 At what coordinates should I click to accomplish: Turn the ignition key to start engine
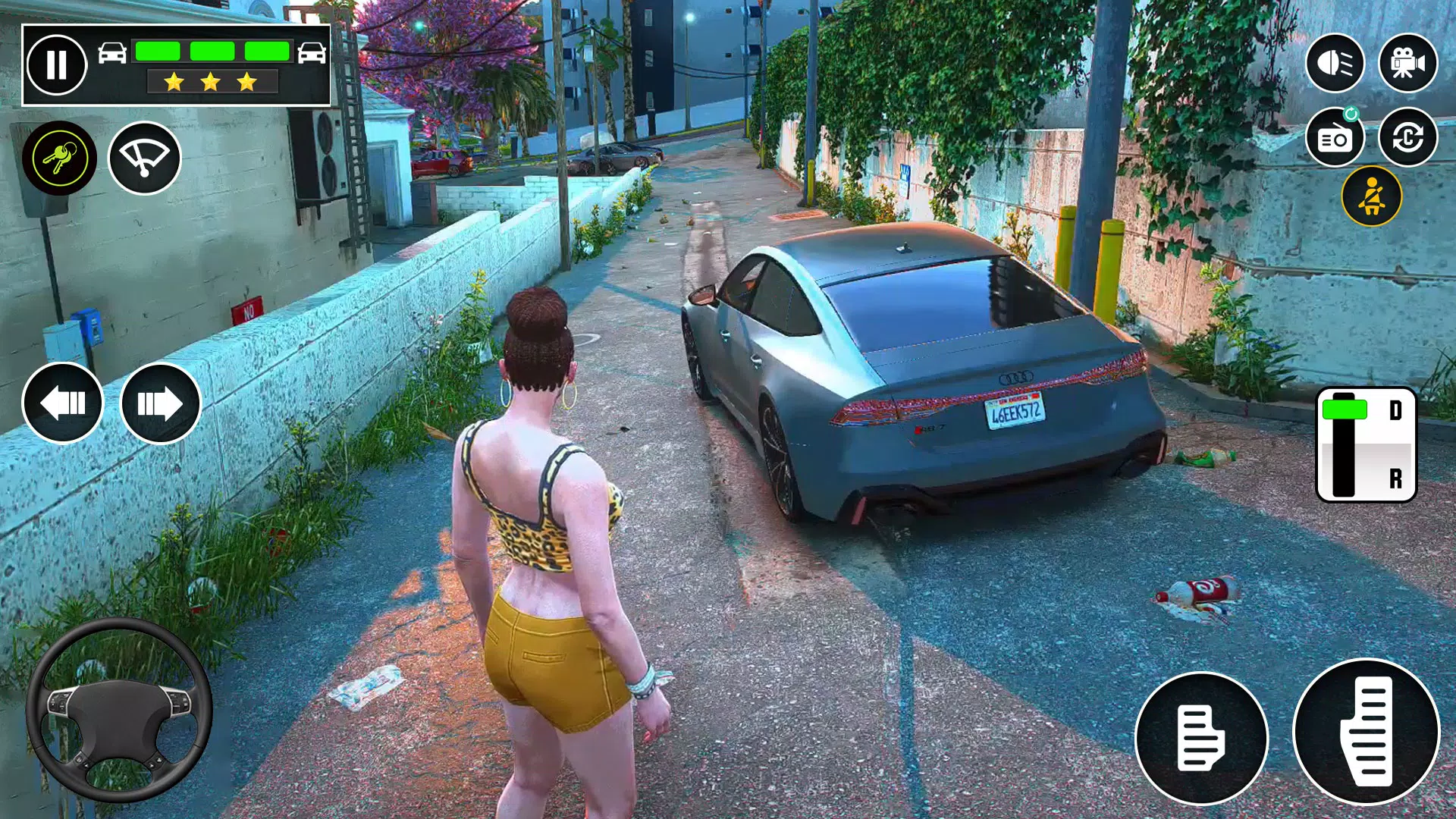pyautogui.click(x=61, y=157)
